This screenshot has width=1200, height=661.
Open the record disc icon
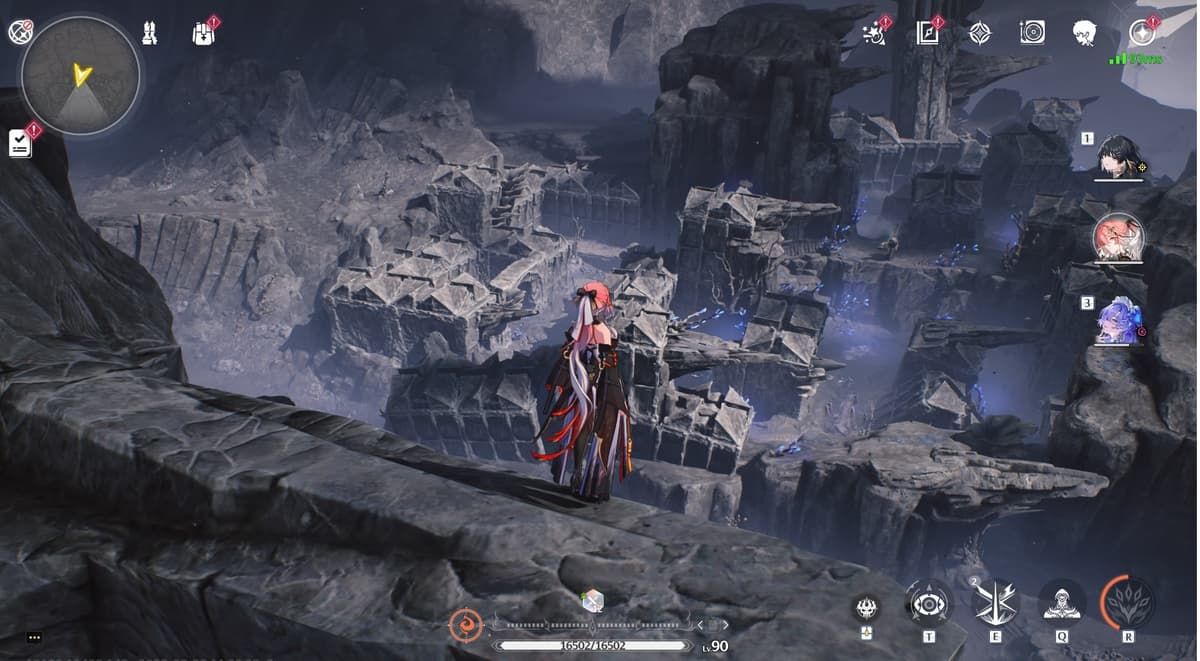click(1032, 33)
